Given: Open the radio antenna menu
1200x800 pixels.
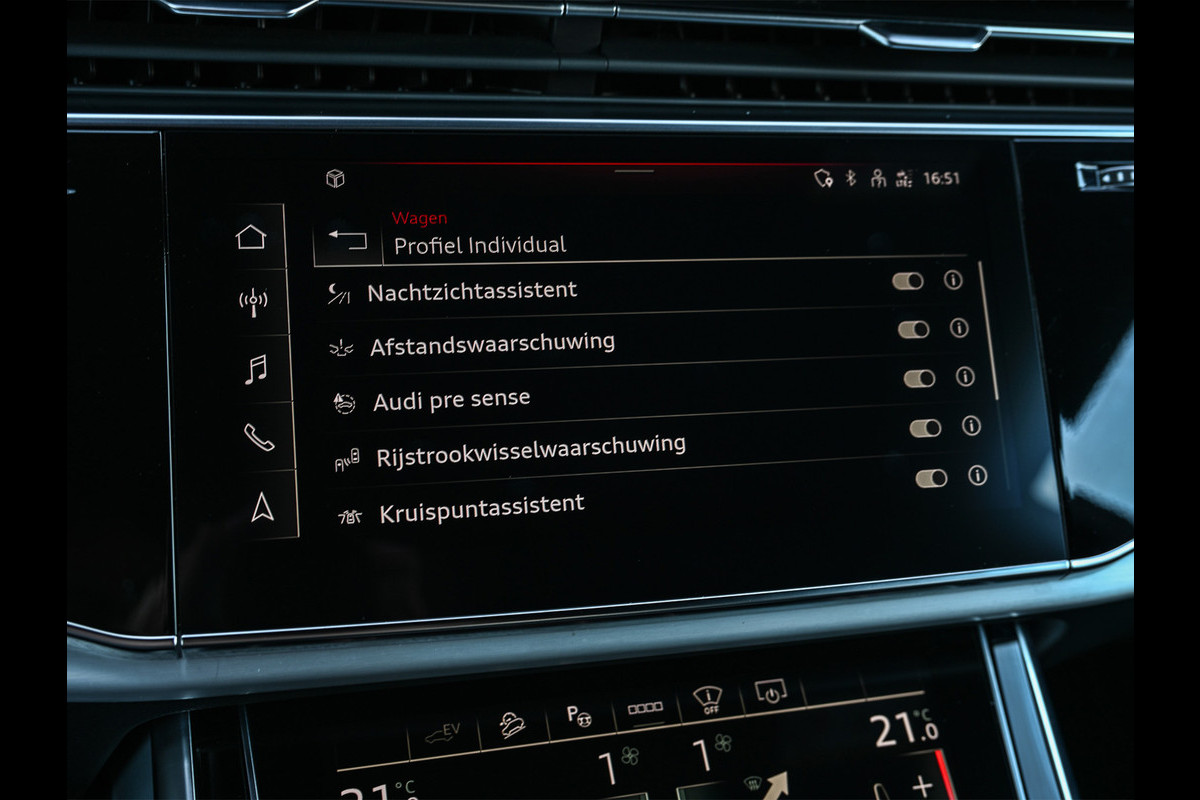Looking at the screenshot, I should tap(253, 302).
